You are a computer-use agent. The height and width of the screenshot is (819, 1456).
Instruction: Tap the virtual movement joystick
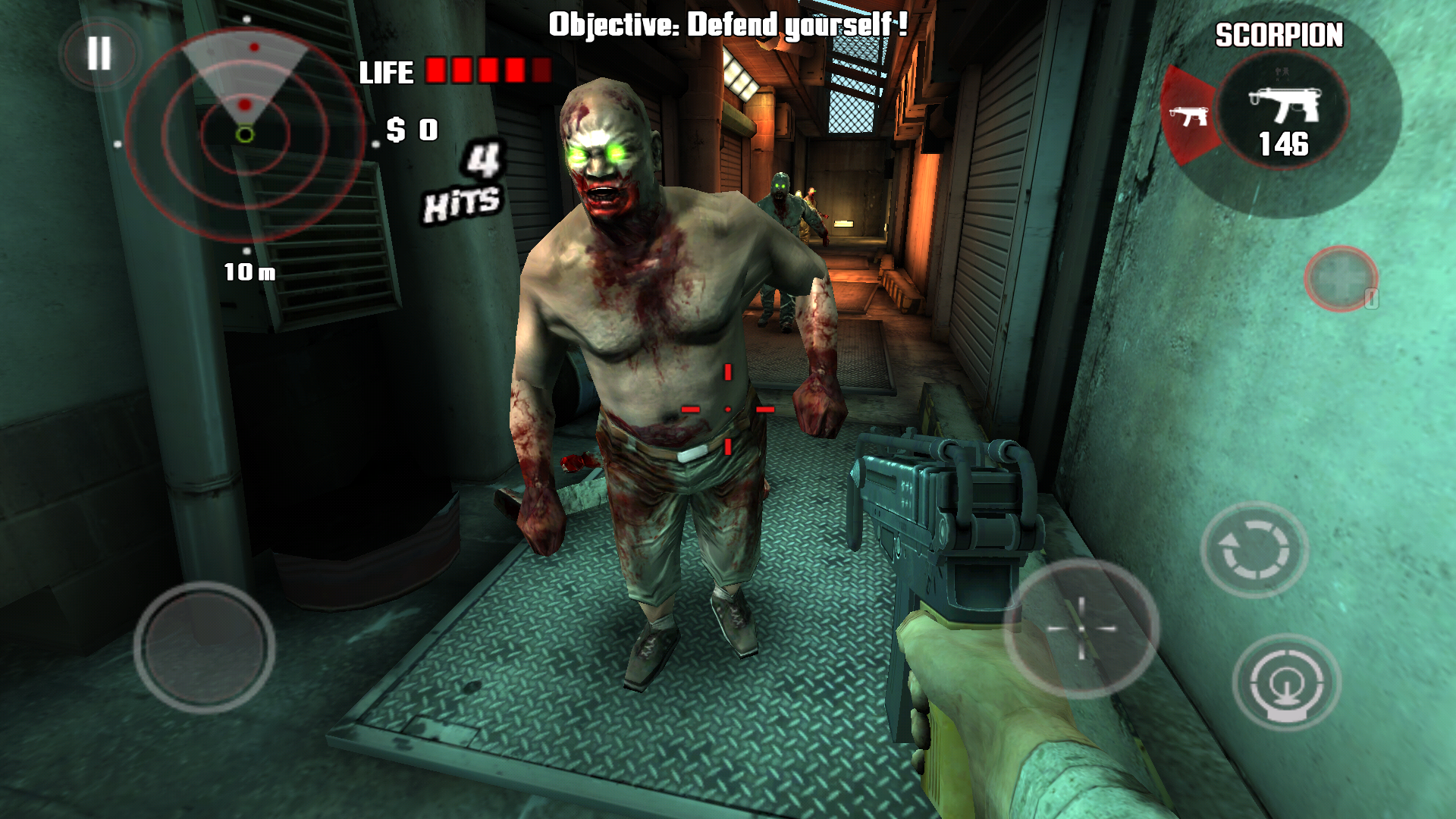[205, 647]
